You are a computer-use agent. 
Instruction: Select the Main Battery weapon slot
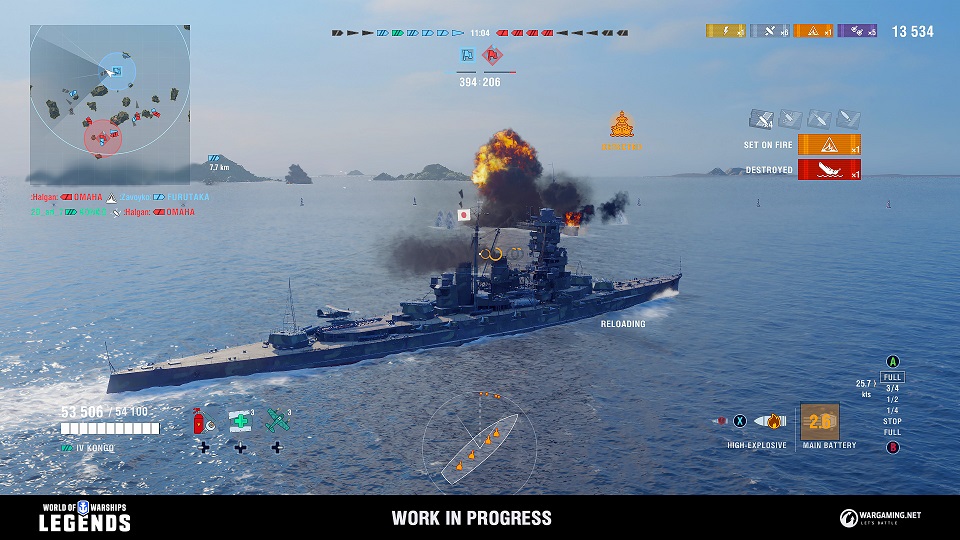coord(819,422)
